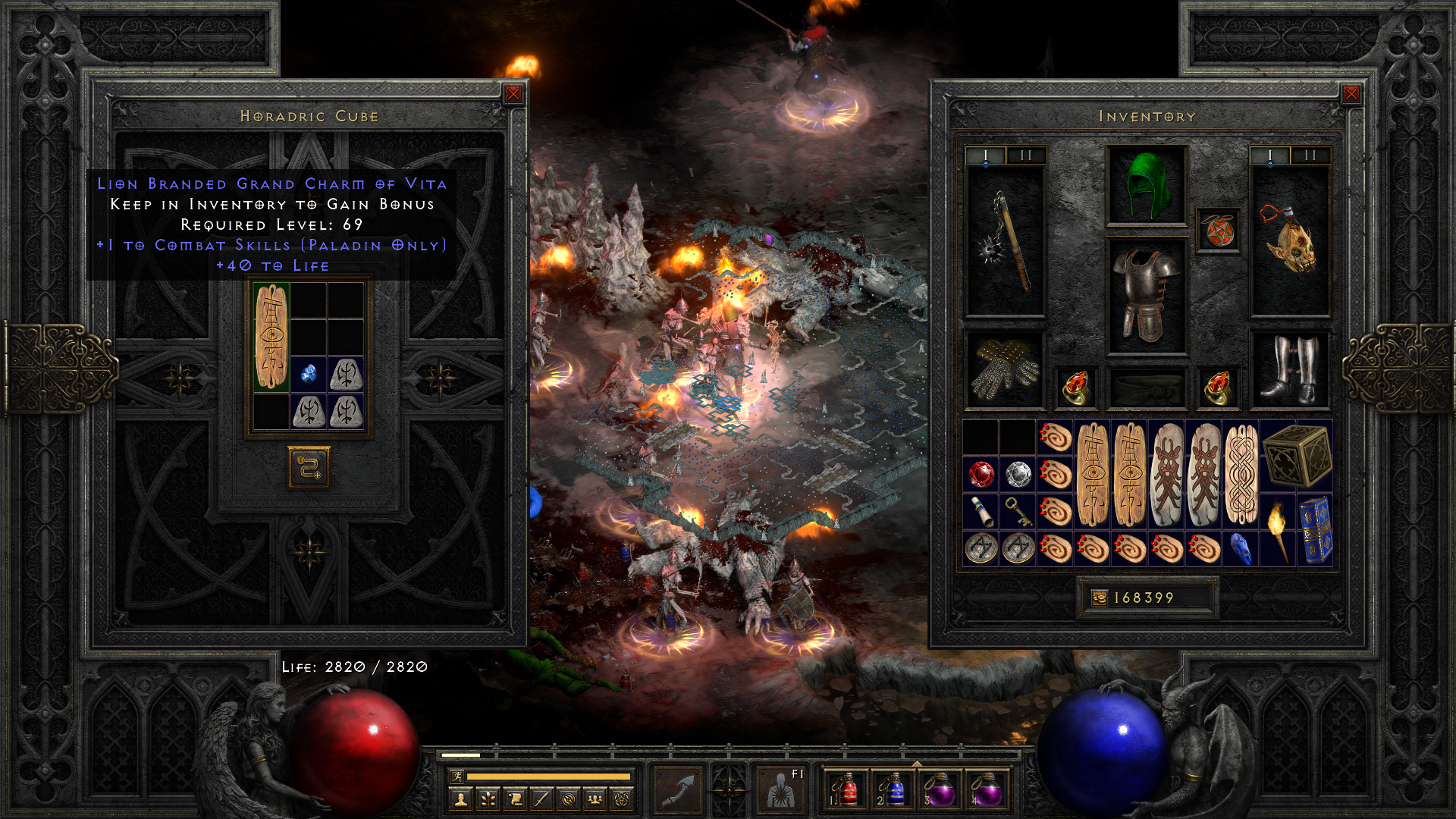Screen dimensions: 1456x819
Task: Open the party screen icon
Action: pos(595,800)
